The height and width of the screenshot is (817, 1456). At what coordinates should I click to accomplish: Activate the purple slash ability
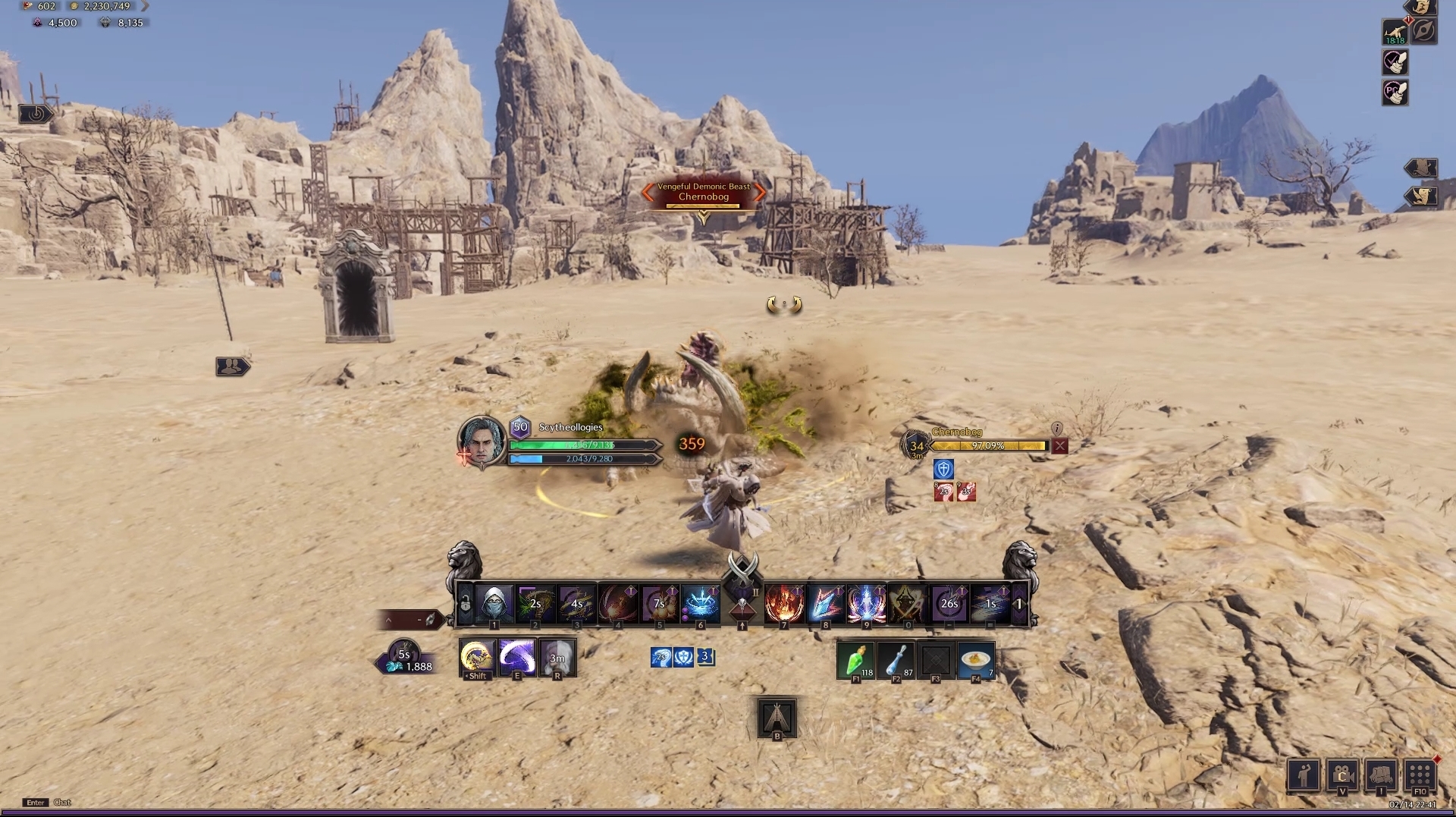[517, 657]
